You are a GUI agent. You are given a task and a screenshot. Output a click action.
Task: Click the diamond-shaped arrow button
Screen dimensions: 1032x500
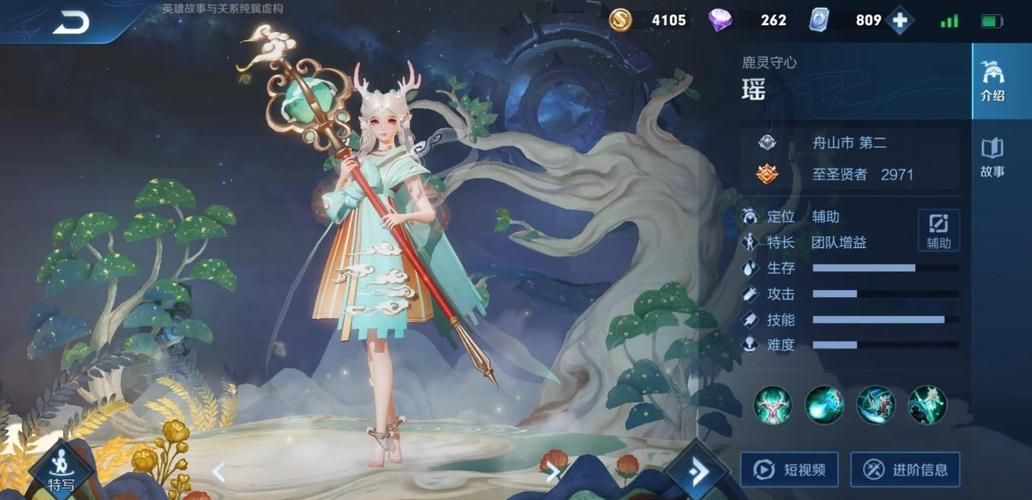[698, 470]
